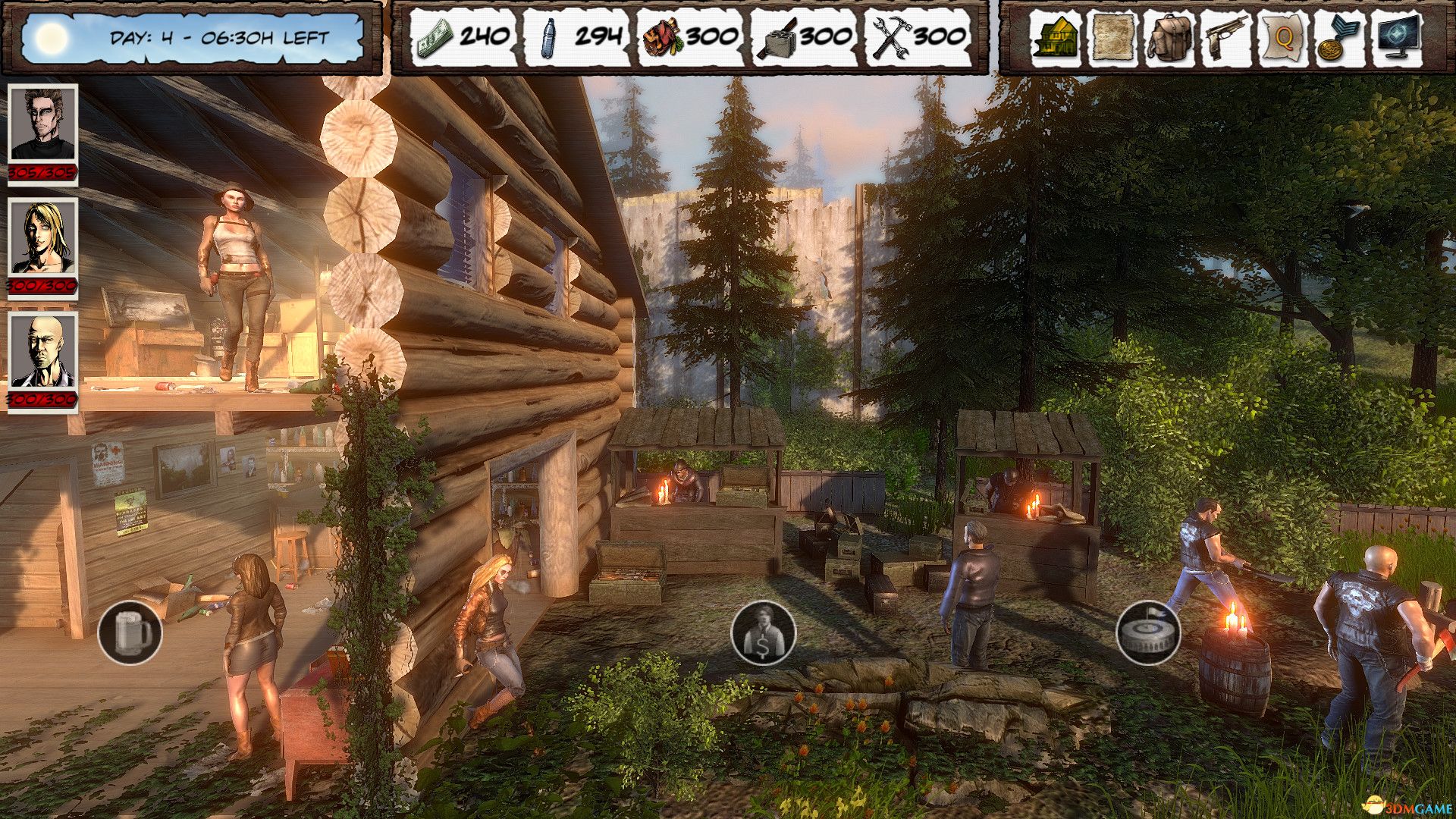
Task: View achievements via the medal icon
Action: coord(1338,38)
